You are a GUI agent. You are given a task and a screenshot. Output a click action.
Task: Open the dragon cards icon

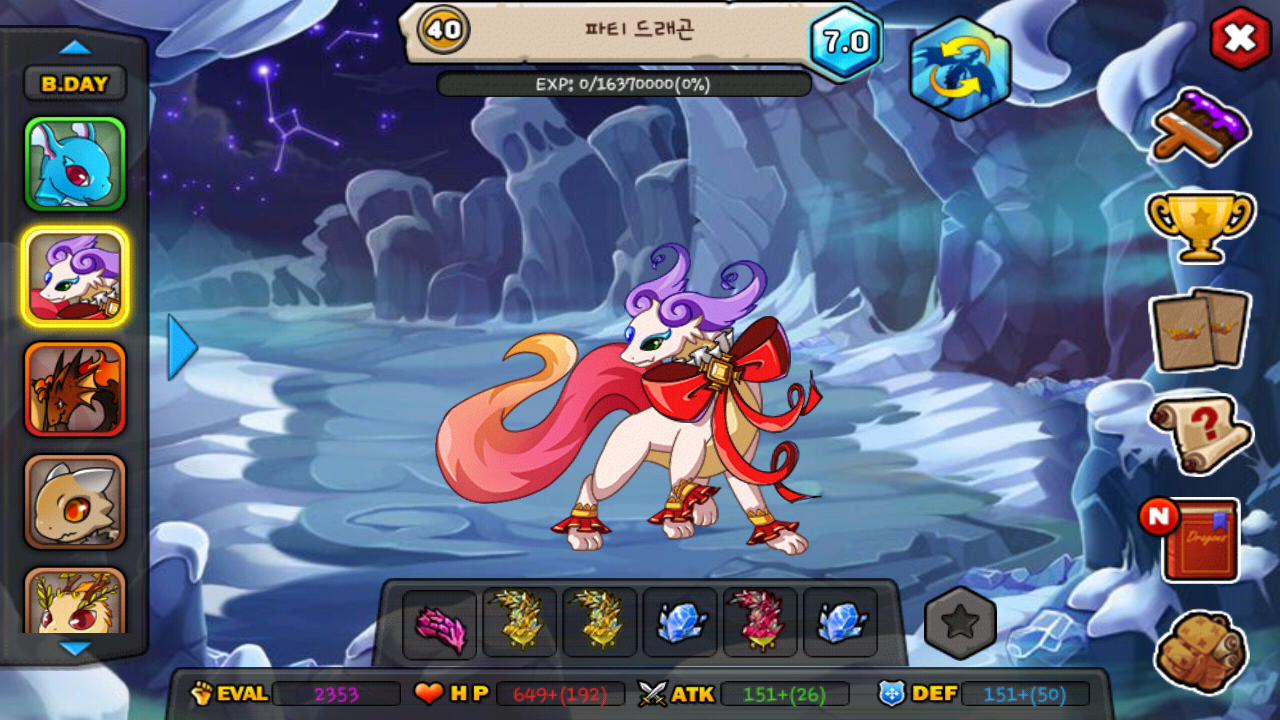coord(1199,331)
